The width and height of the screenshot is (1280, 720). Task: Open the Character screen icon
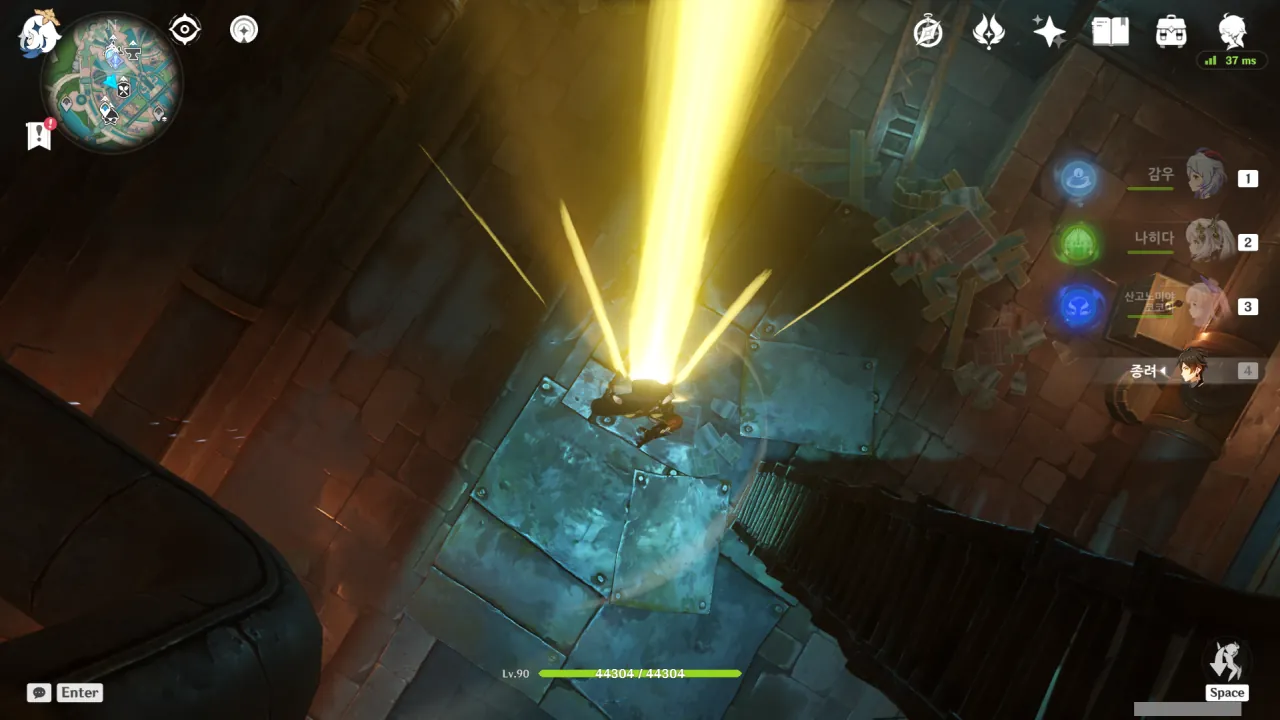[x=1232, y=30]
